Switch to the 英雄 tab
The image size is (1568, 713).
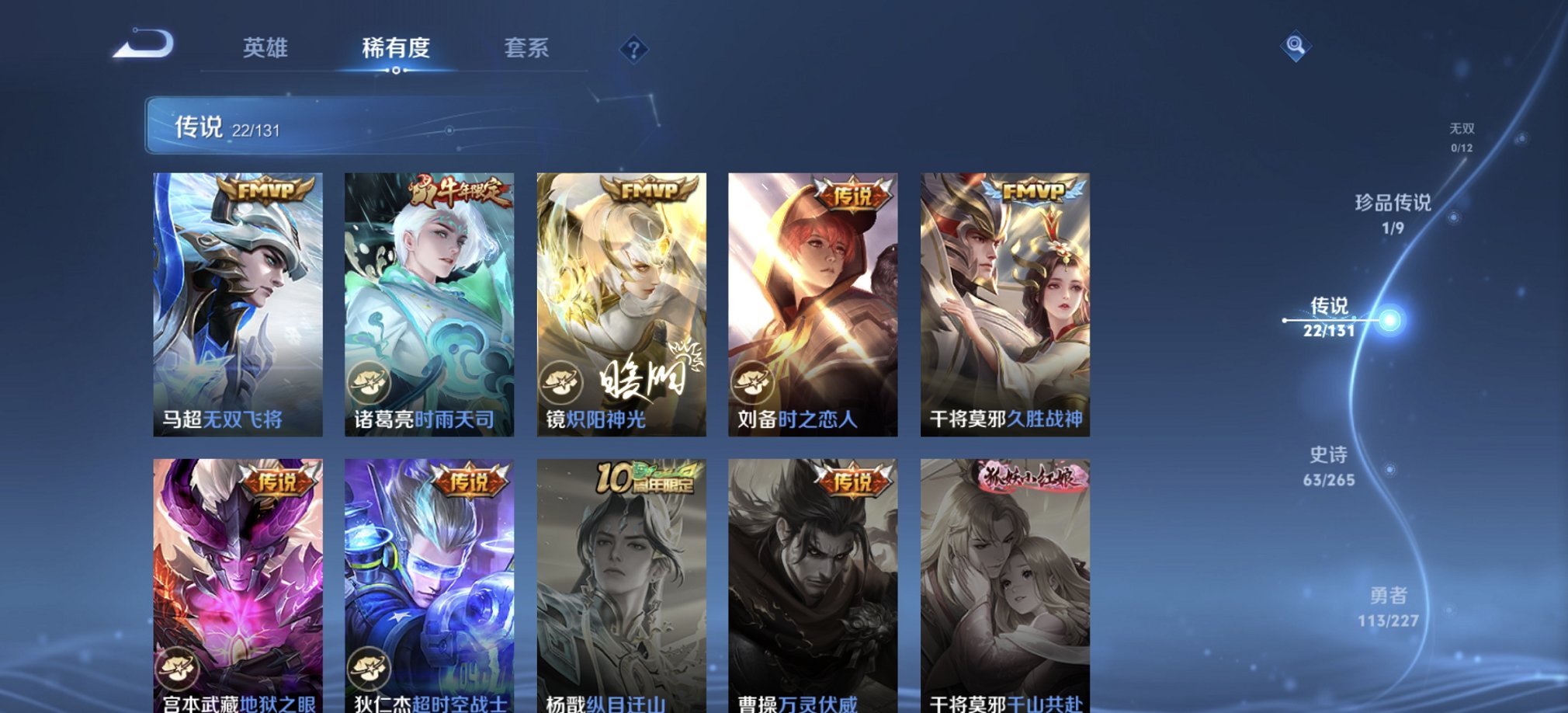(x=266, y=48)
